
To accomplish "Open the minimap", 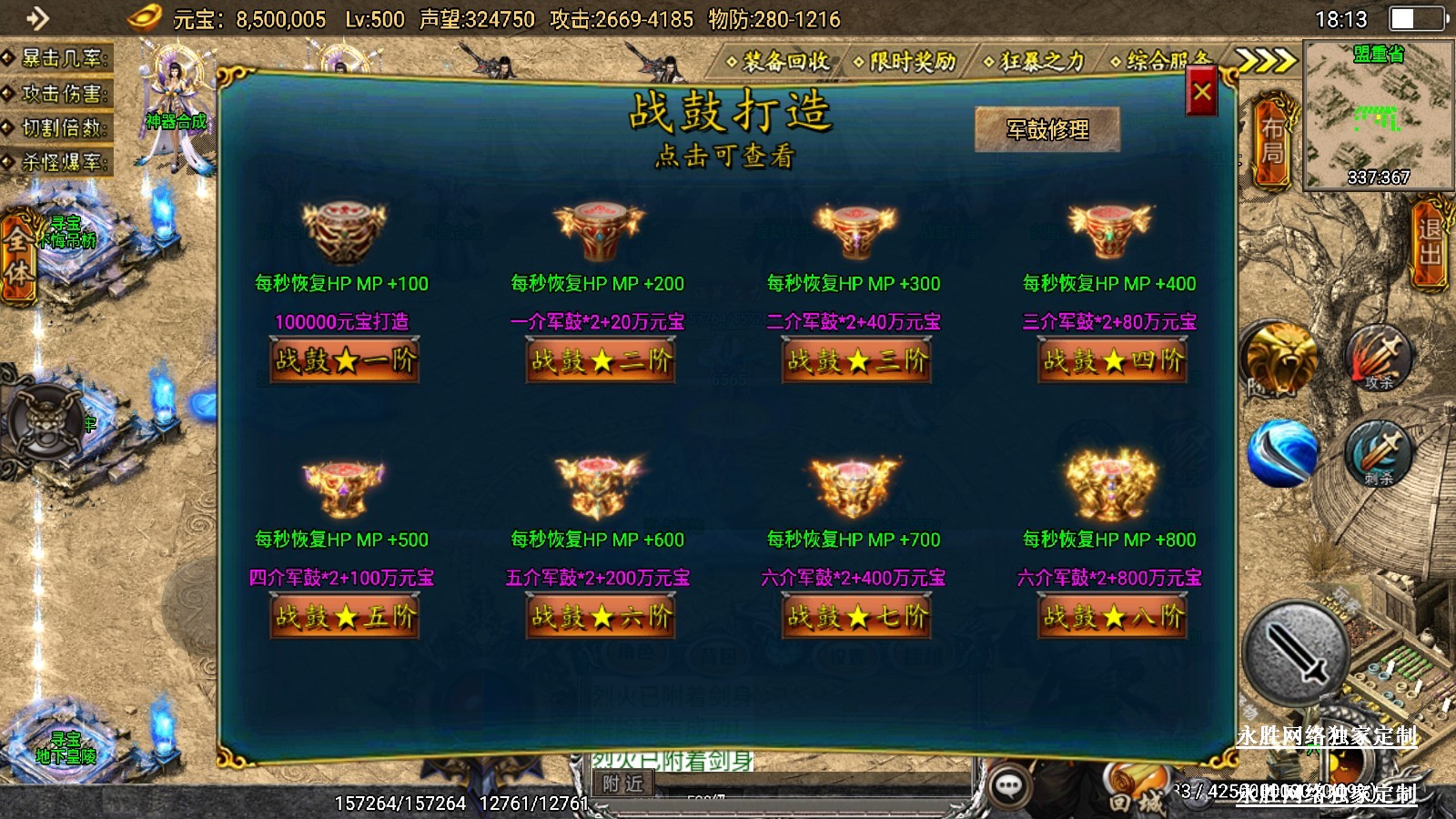I will [x=1378, y=115].
